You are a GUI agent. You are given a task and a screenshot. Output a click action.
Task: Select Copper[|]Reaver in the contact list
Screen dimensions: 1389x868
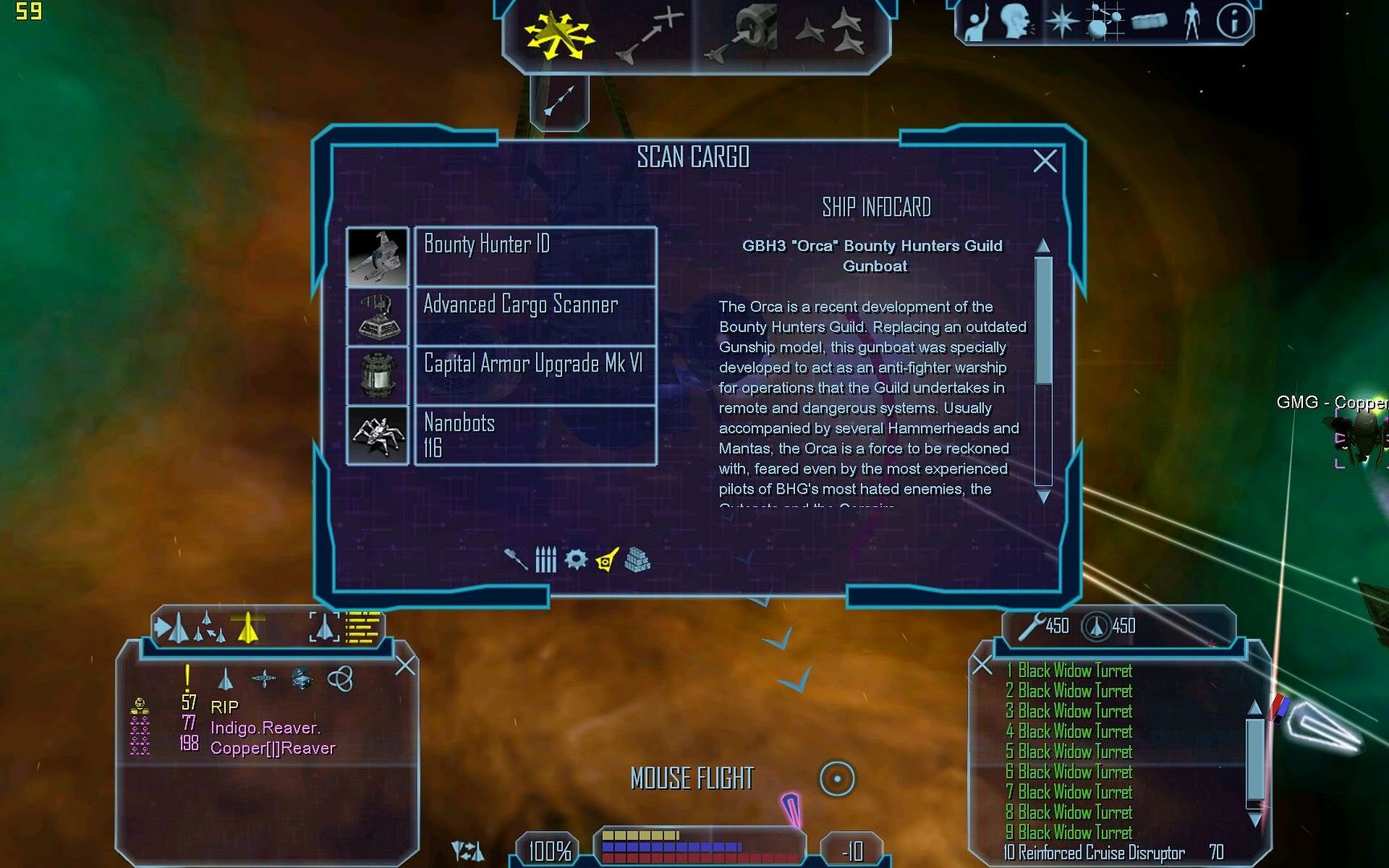(272, 748)
